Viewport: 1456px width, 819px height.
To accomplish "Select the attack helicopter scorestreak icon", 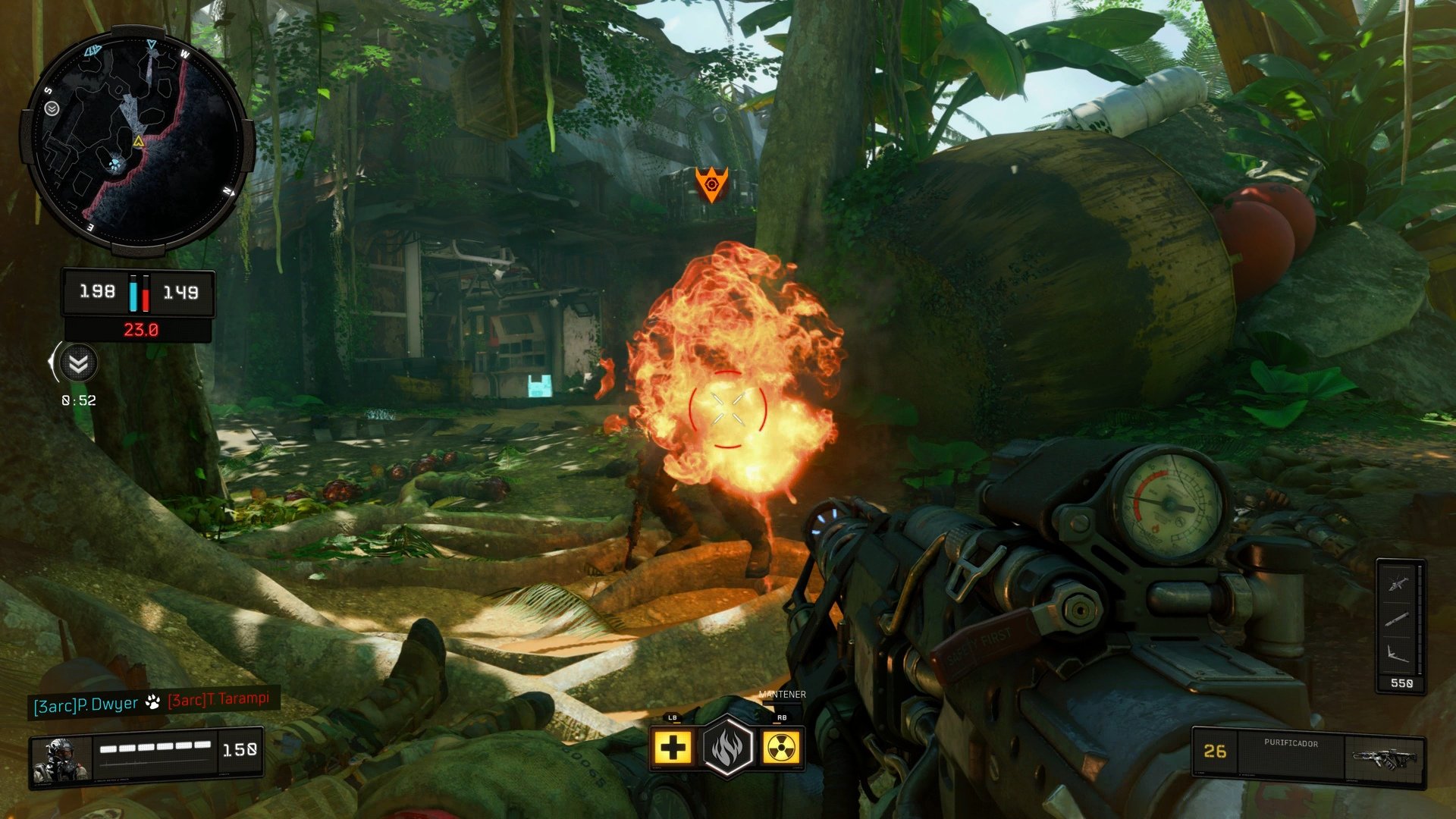I will (1398, 585).
